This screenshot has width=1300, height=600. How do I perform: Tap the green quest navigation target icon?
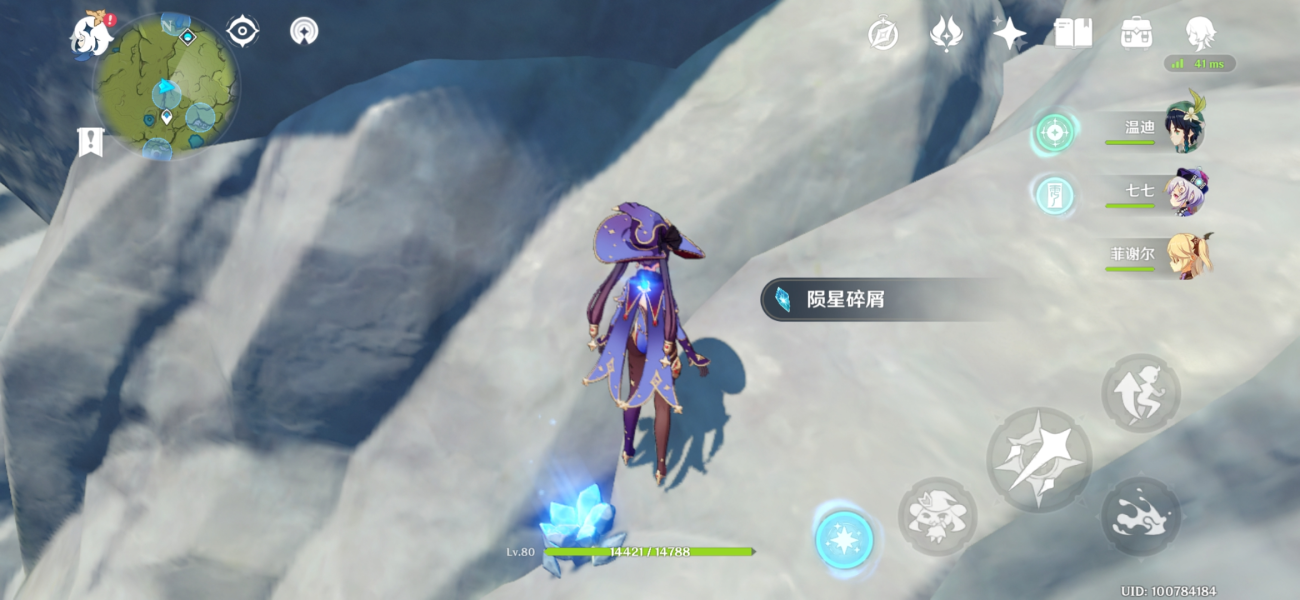point(1053,132)
